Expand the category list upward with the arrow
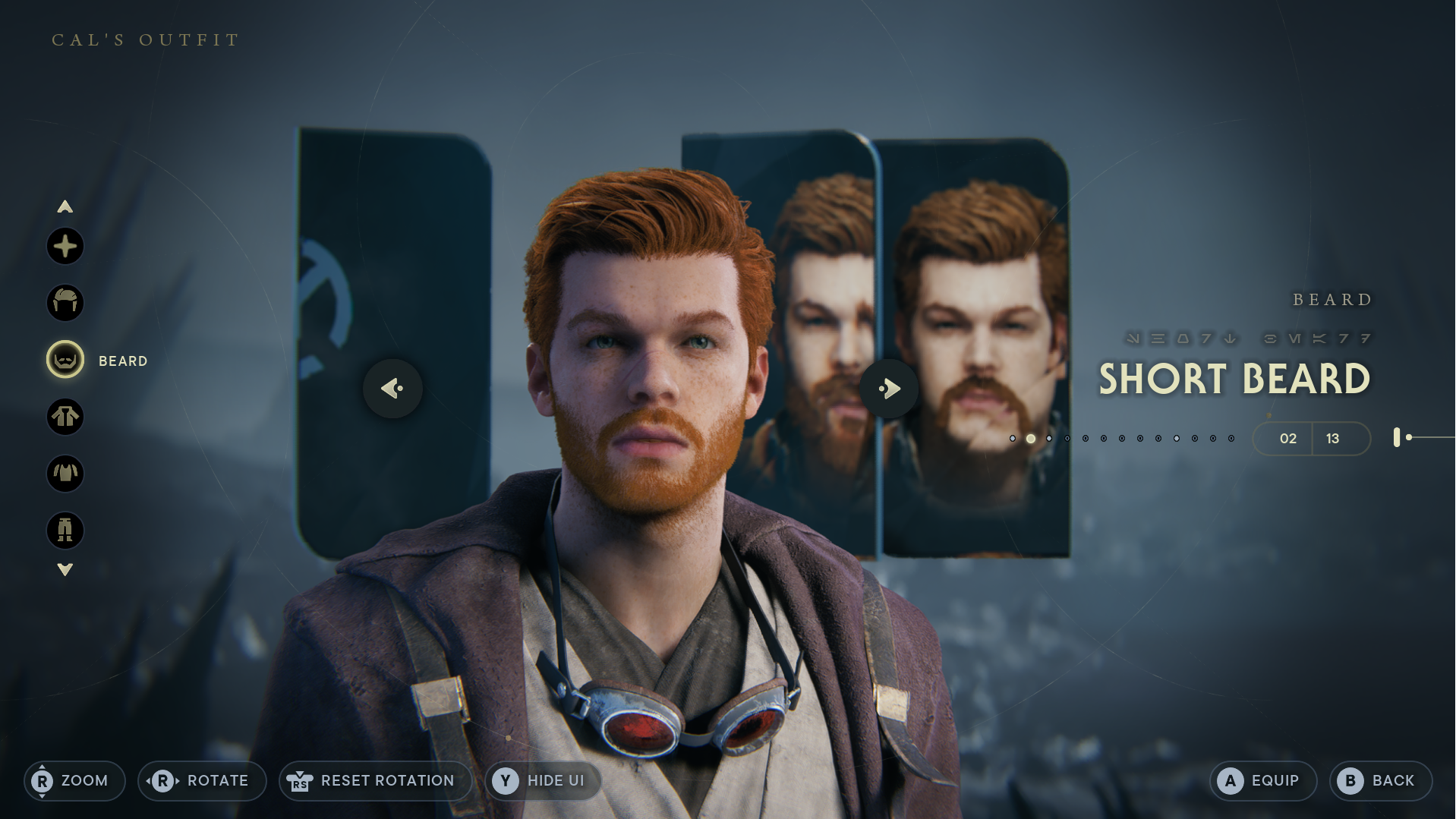The image size is (1456, 819). point(65,206)
